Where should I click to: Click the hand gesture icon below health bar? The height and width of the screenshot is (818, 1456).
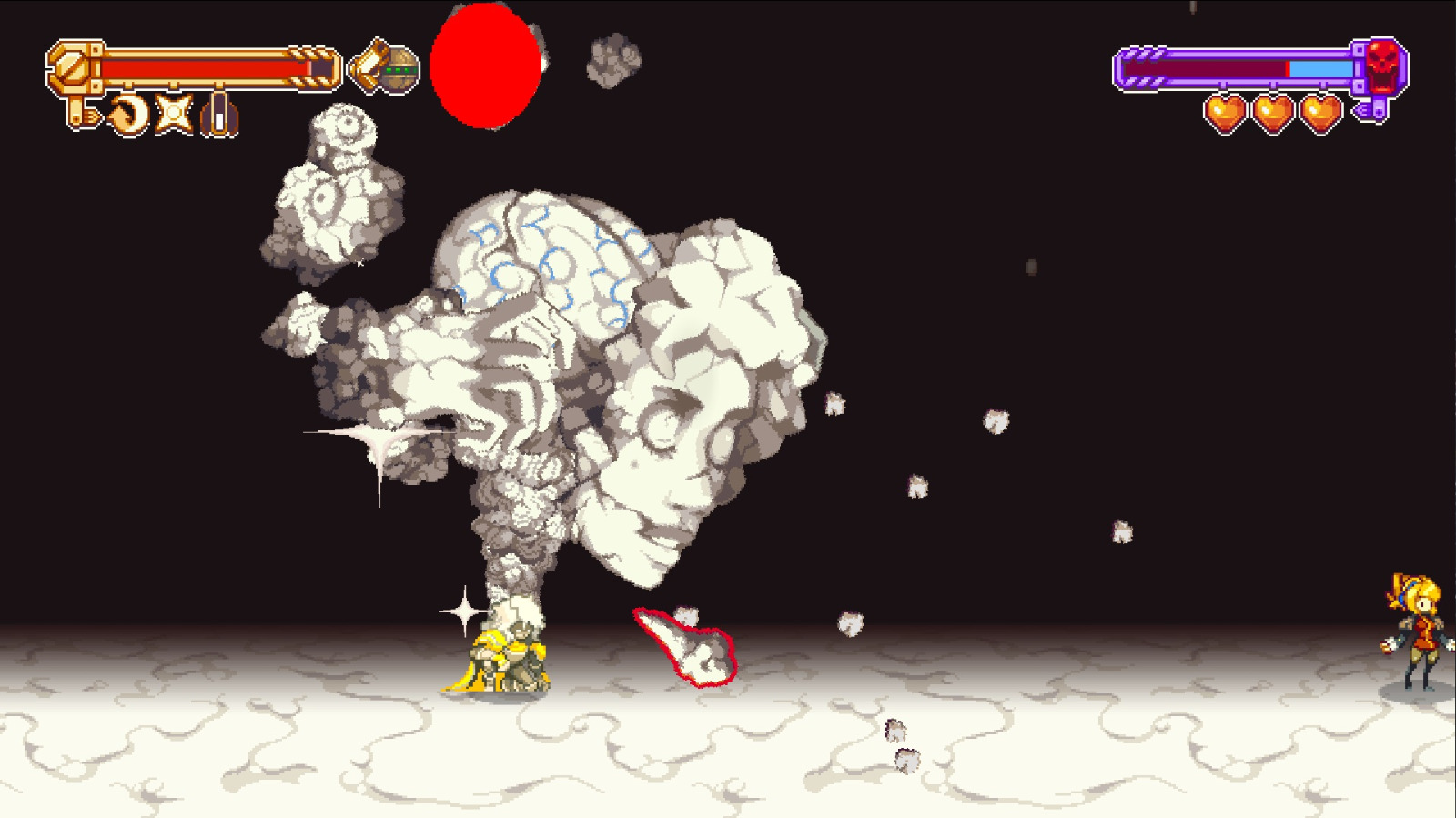click(x=86, y=115)
